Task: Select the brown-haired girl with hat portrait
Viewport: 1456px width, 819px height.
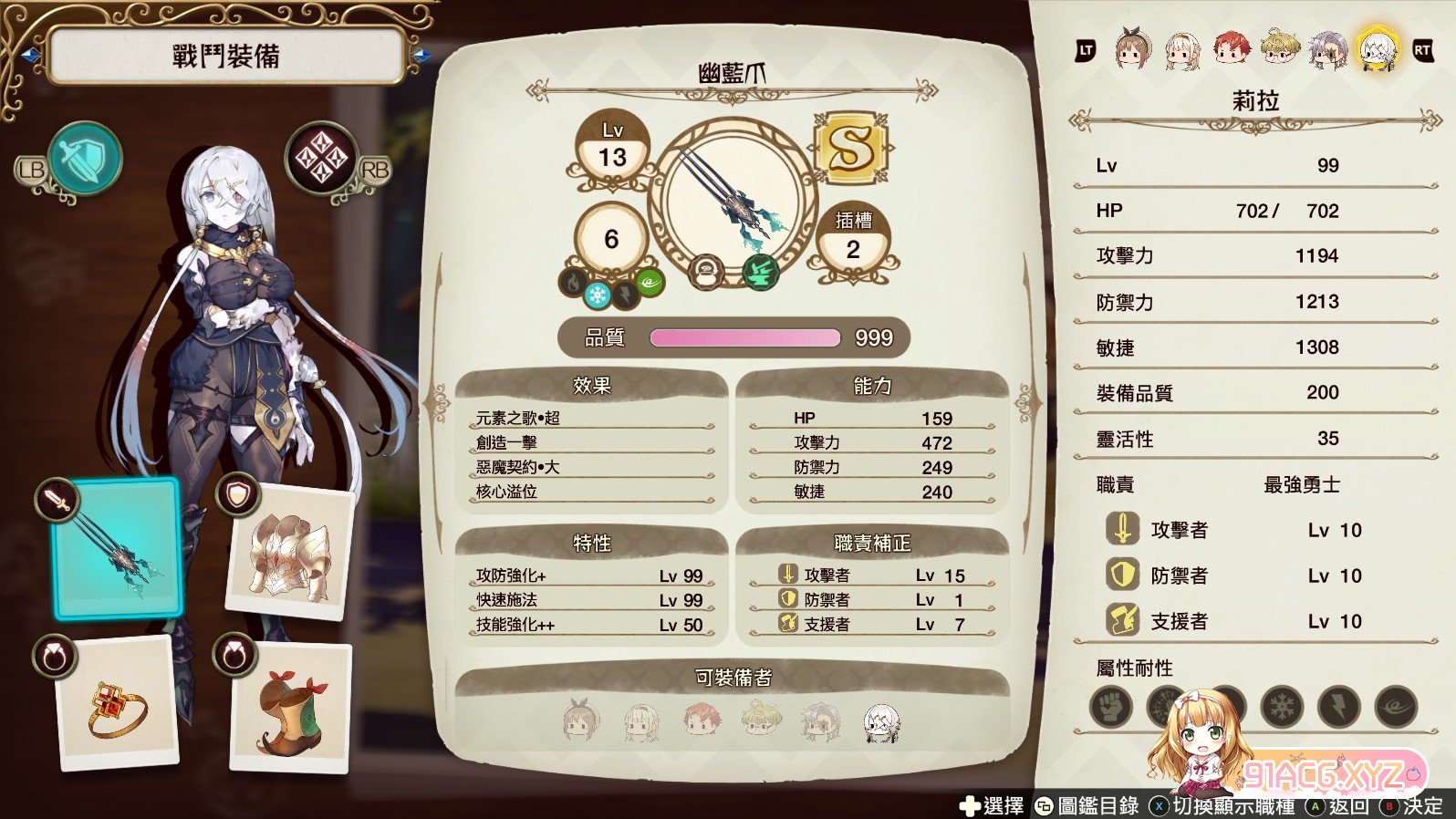Action: pyautogui.click(x=1133, y=48)
